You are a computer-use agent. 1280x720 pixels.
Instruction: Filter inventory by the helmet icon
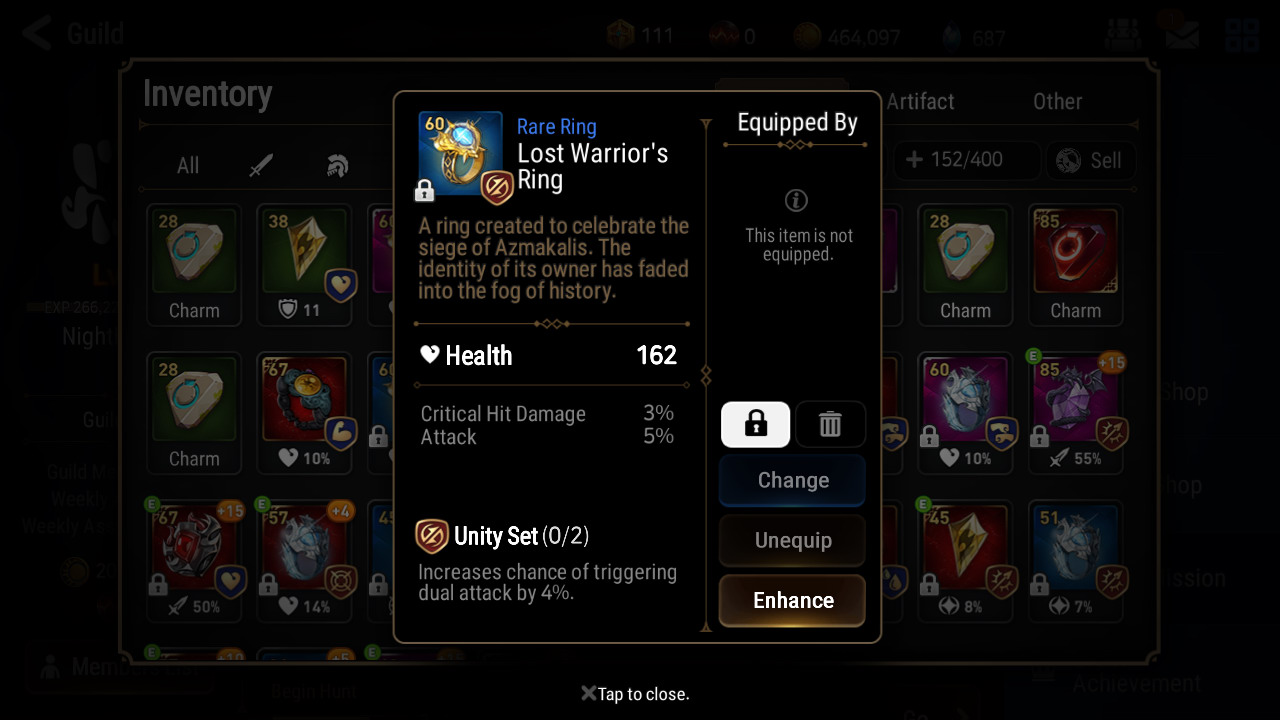click(337, 165)
